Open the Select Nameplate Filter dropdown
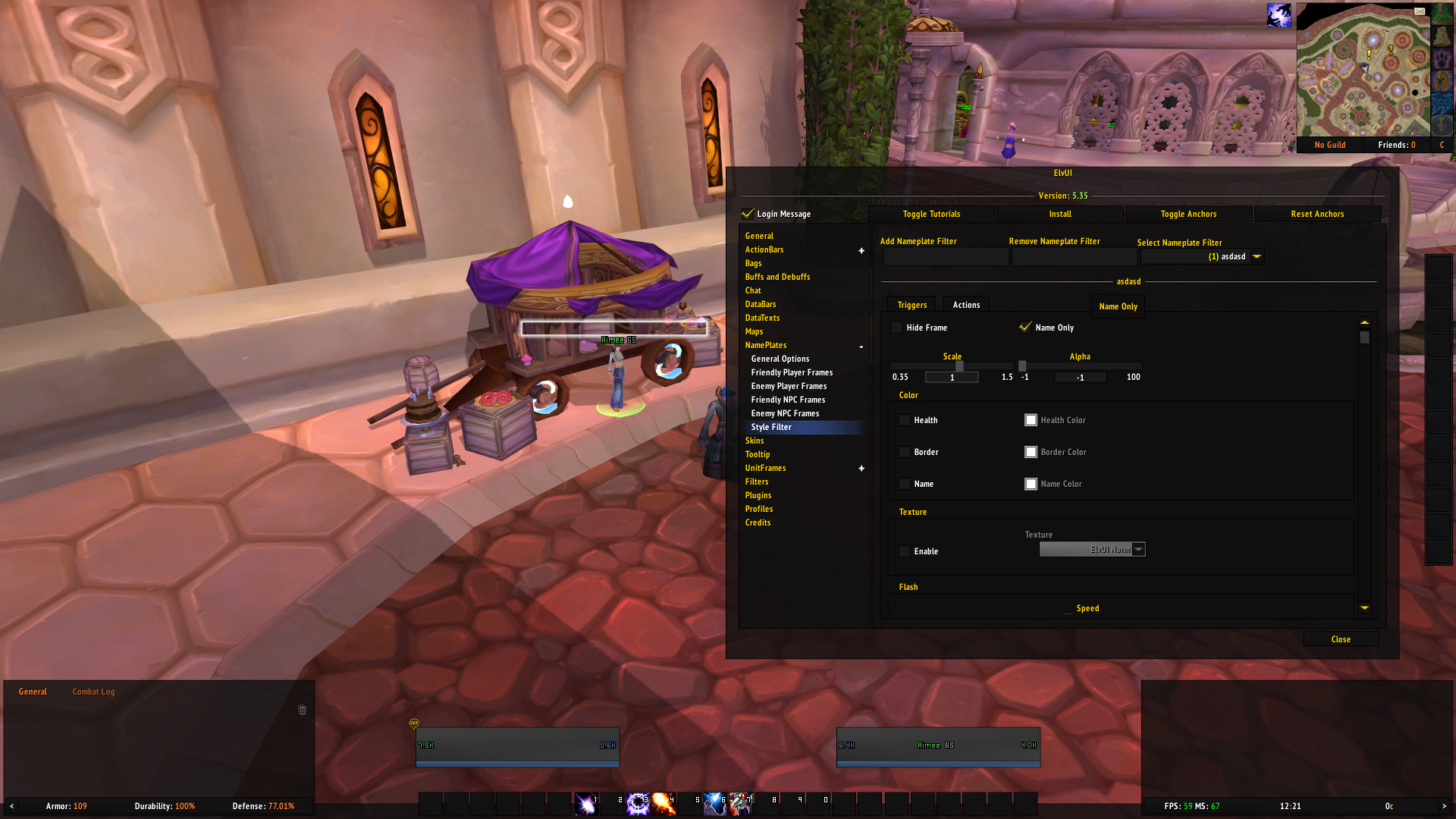Screen dimensions: 1456x819 1257,256
